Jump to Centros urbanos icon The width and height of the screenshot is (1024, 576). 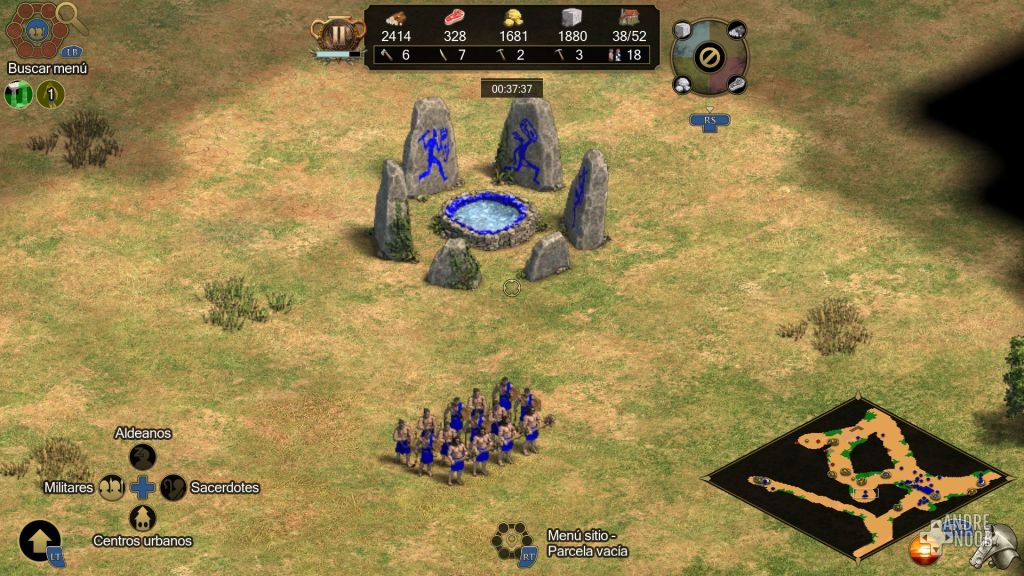[x=143, y=518]
